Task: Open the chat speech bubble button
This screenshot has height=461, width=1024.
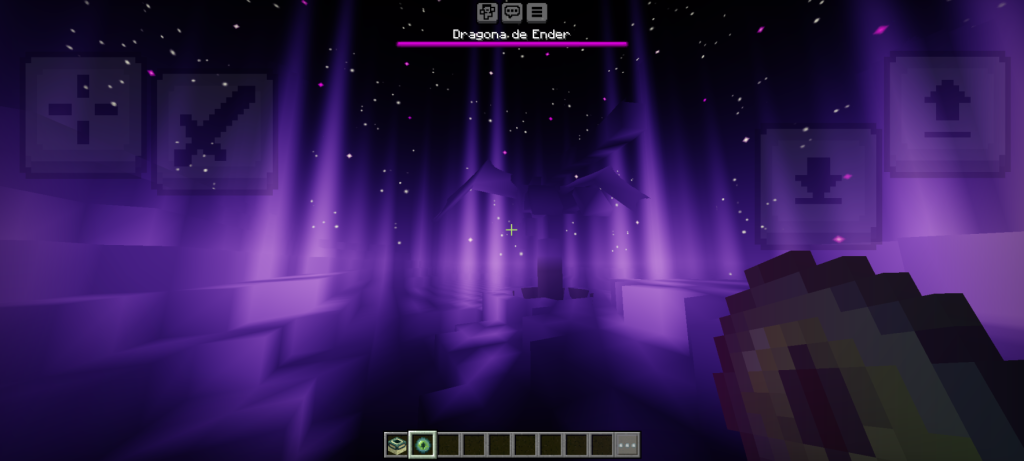Action: (x=512, y=12)
